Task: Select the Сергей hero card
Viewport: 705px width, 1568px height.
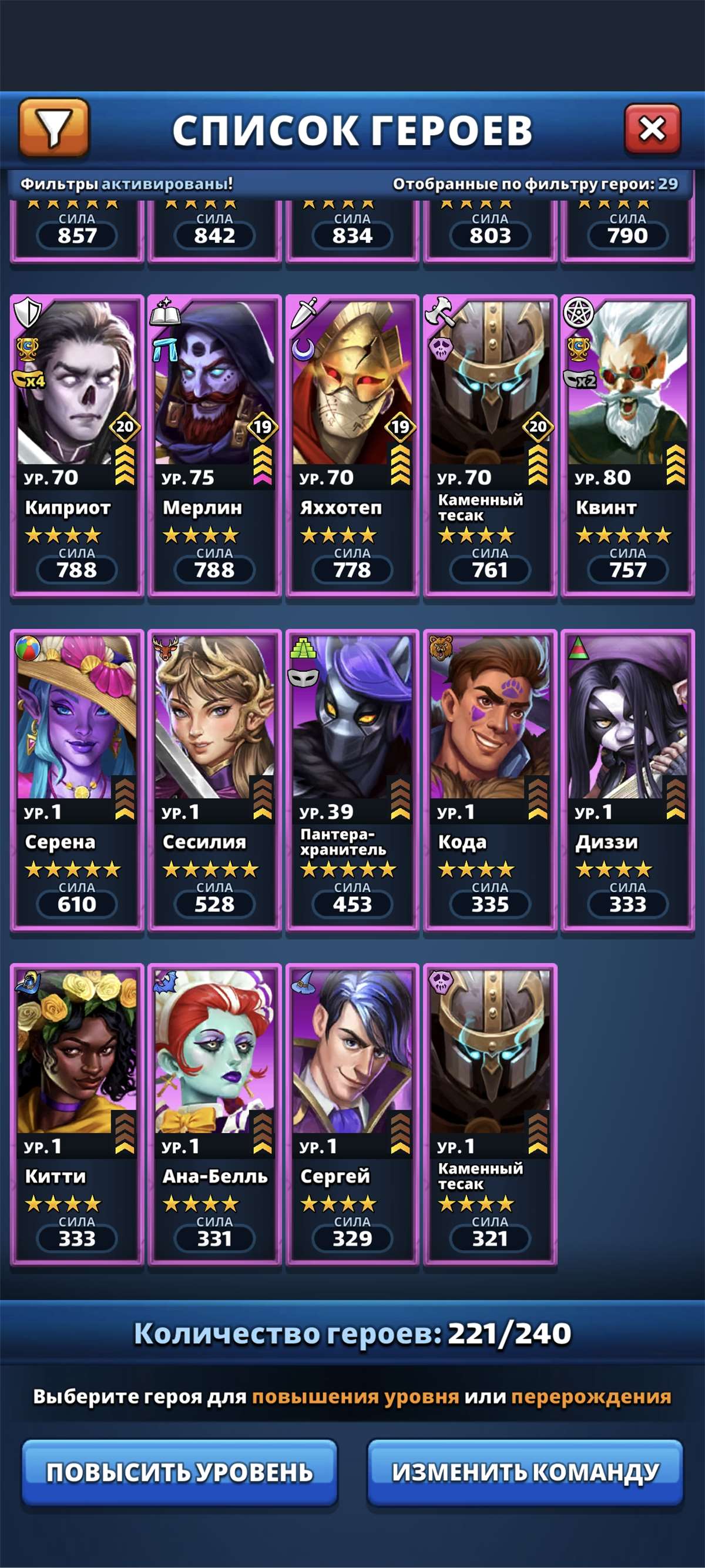Action: (352, 1114)
